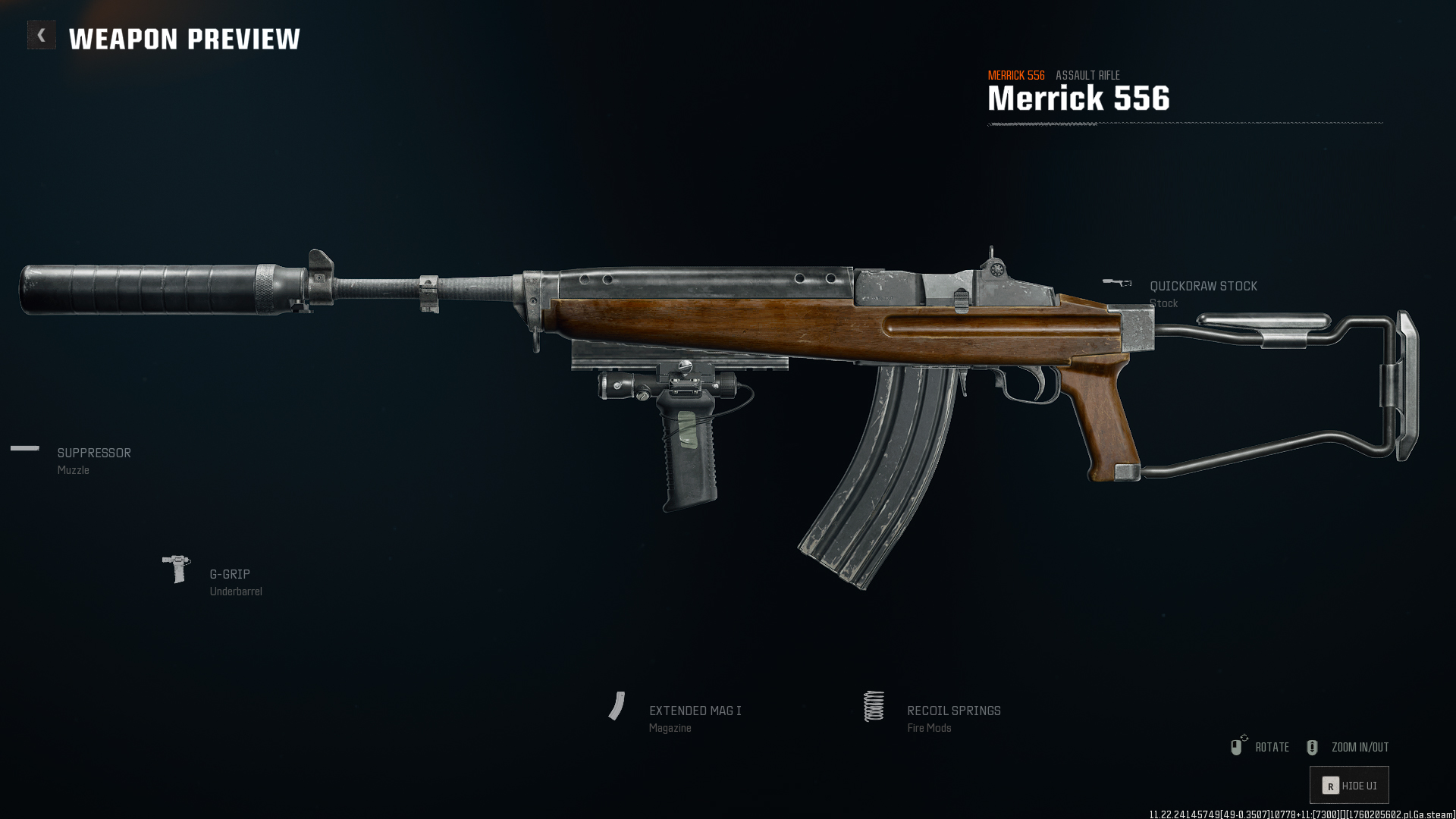Go back using the top-left arrow

pyautogui.click(x=42, y=36)
